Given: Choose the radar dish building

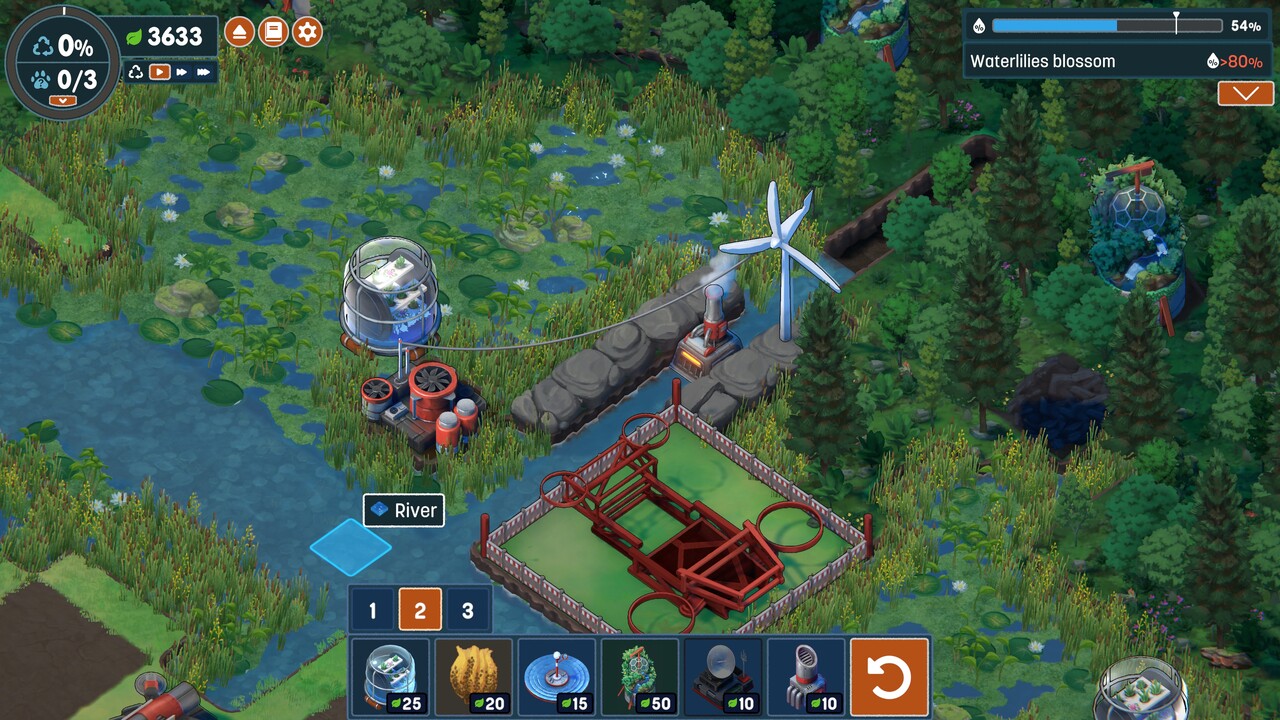Looking at the screenshot, I should [x=723, y=678].
